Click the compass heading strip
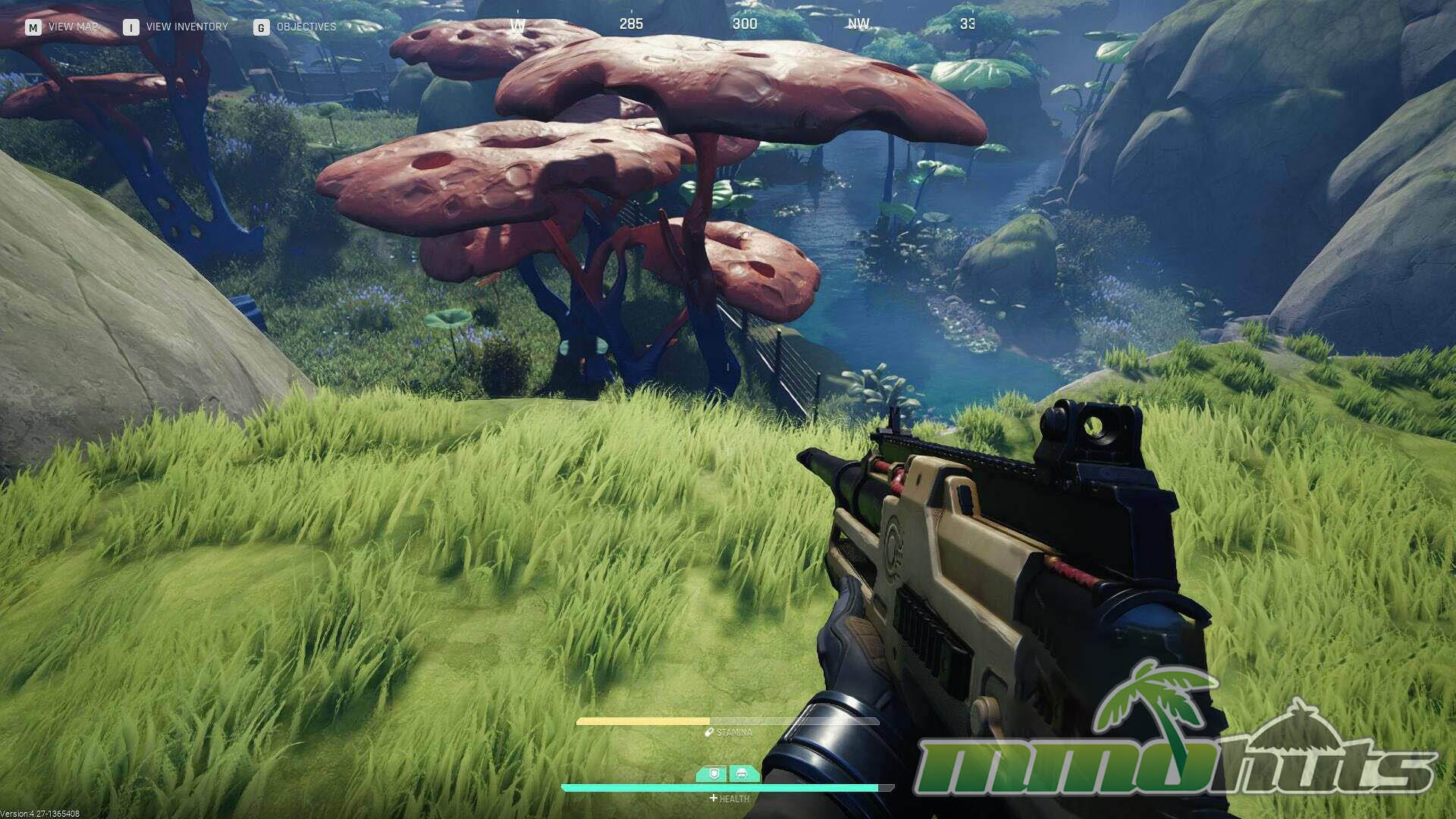Image resolution: width=1456 pixels, height=819 pixels. 743,24
